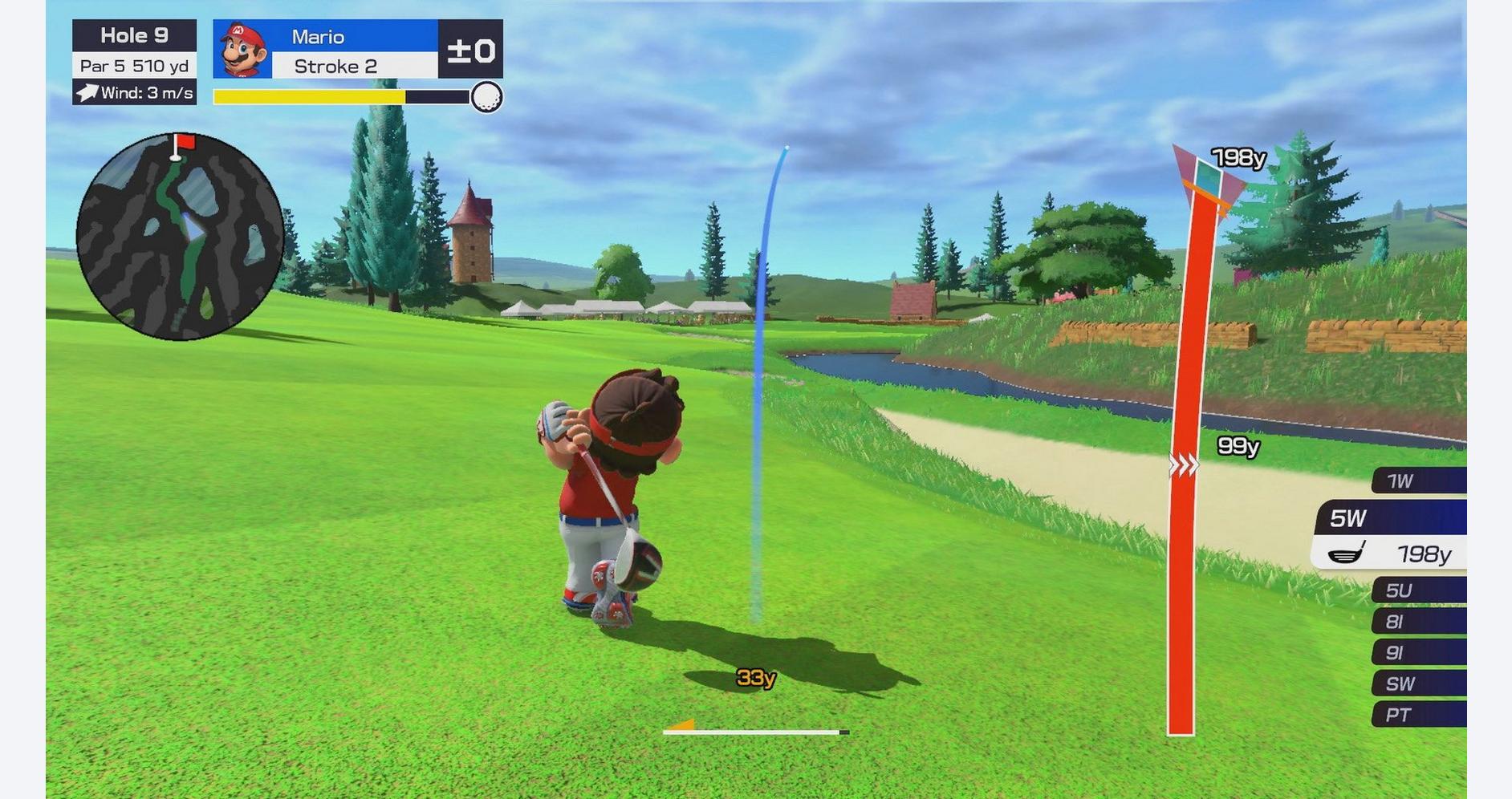Pick the 8I iron
The width and height of the screenshot is (1512, 799).
click(1417, 622)
